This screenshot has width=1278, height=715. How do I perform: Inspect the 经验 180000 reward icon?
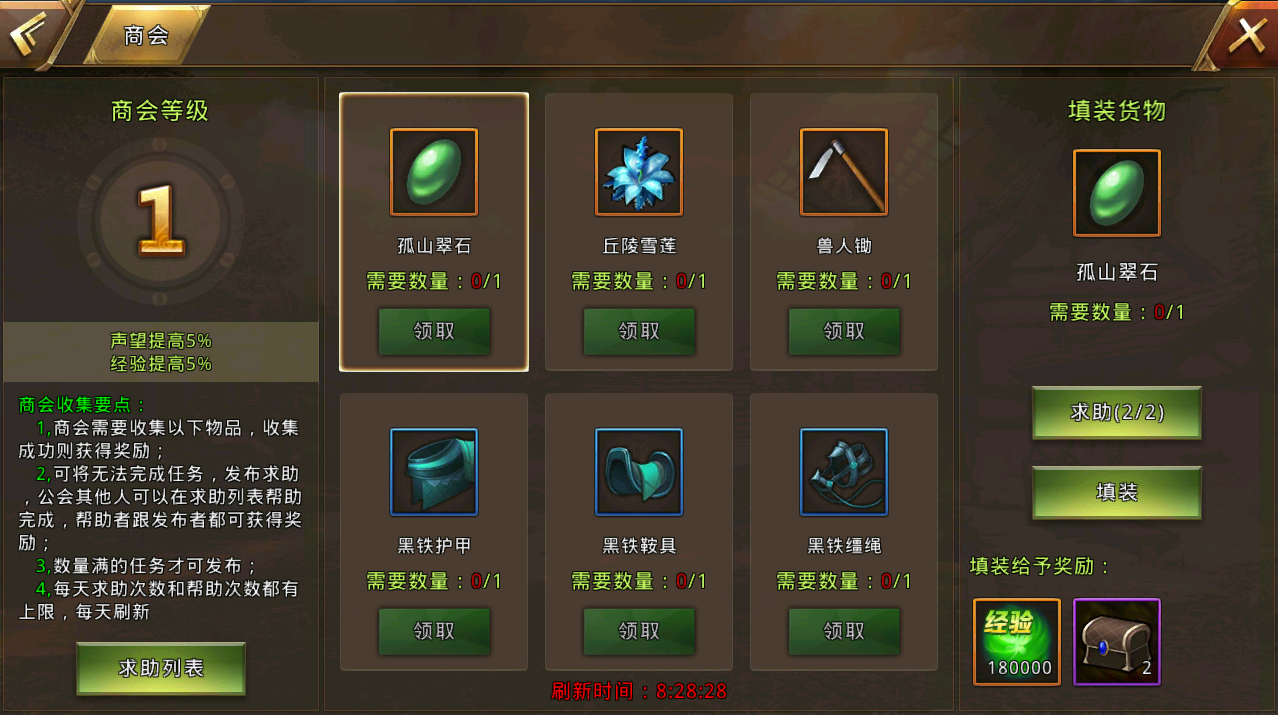click(1017, 642)
